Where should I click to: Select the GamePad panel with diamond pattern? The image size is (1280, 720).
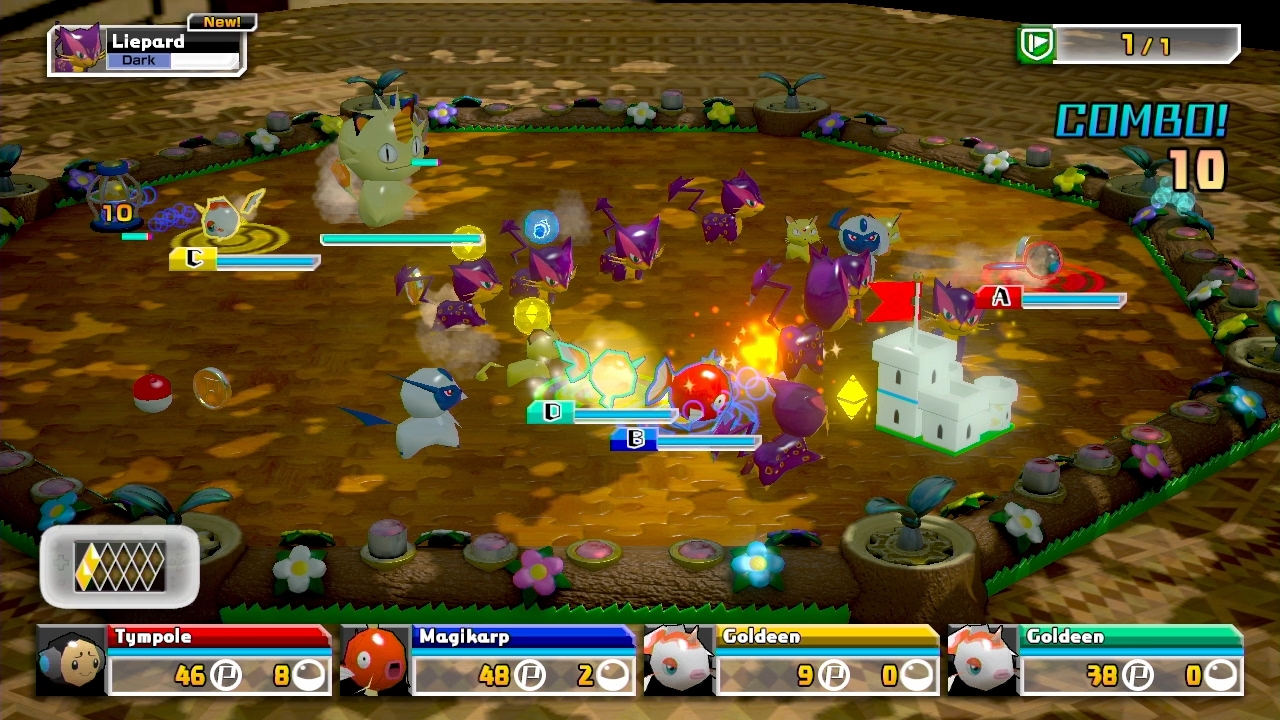coord(118,567)
